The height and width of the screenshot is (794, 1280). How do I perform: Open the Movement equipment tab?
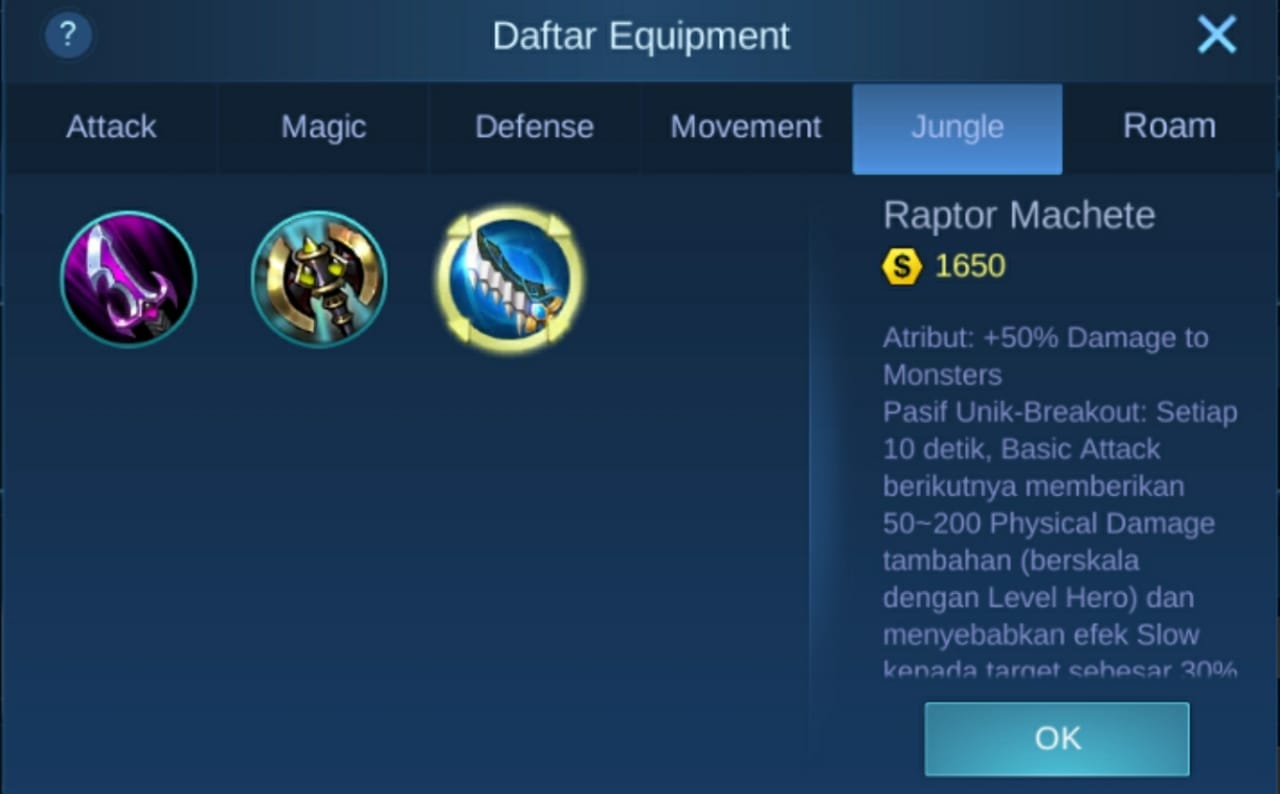click(746, 127)
